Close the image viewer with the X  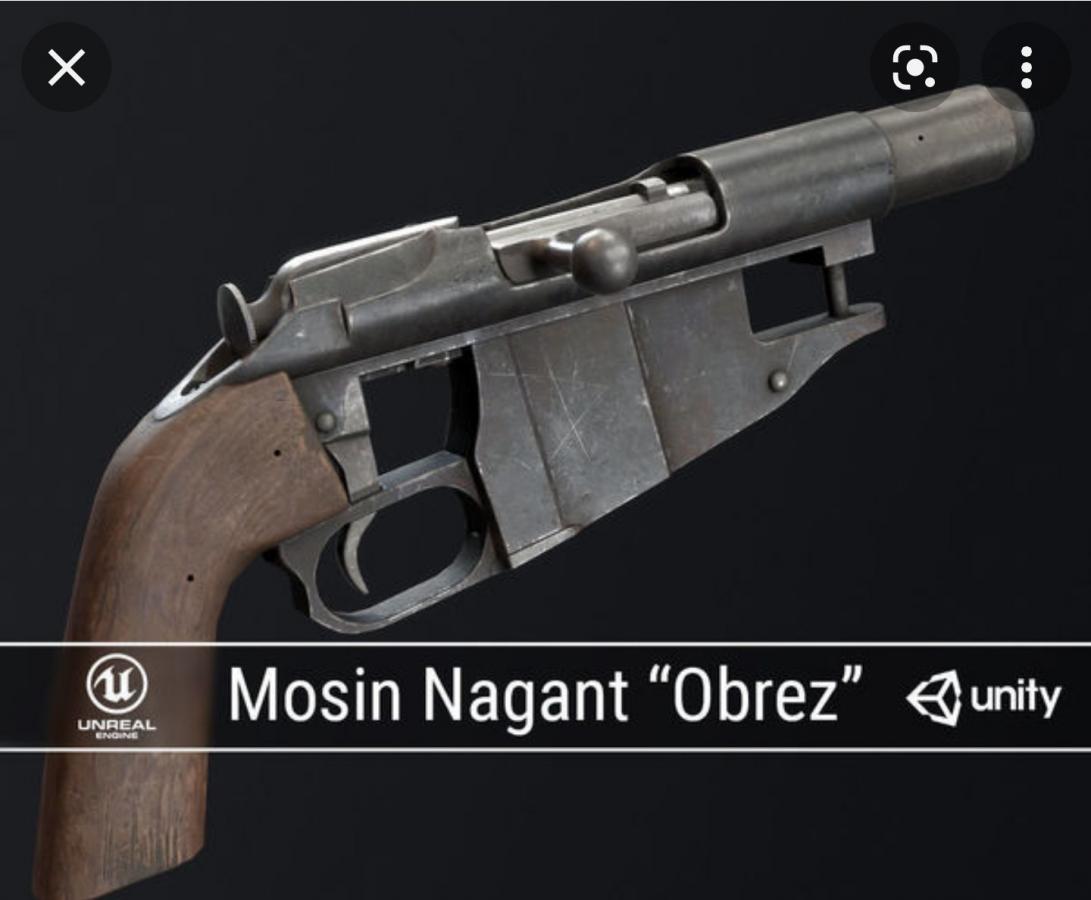click(x=66, y=68)
